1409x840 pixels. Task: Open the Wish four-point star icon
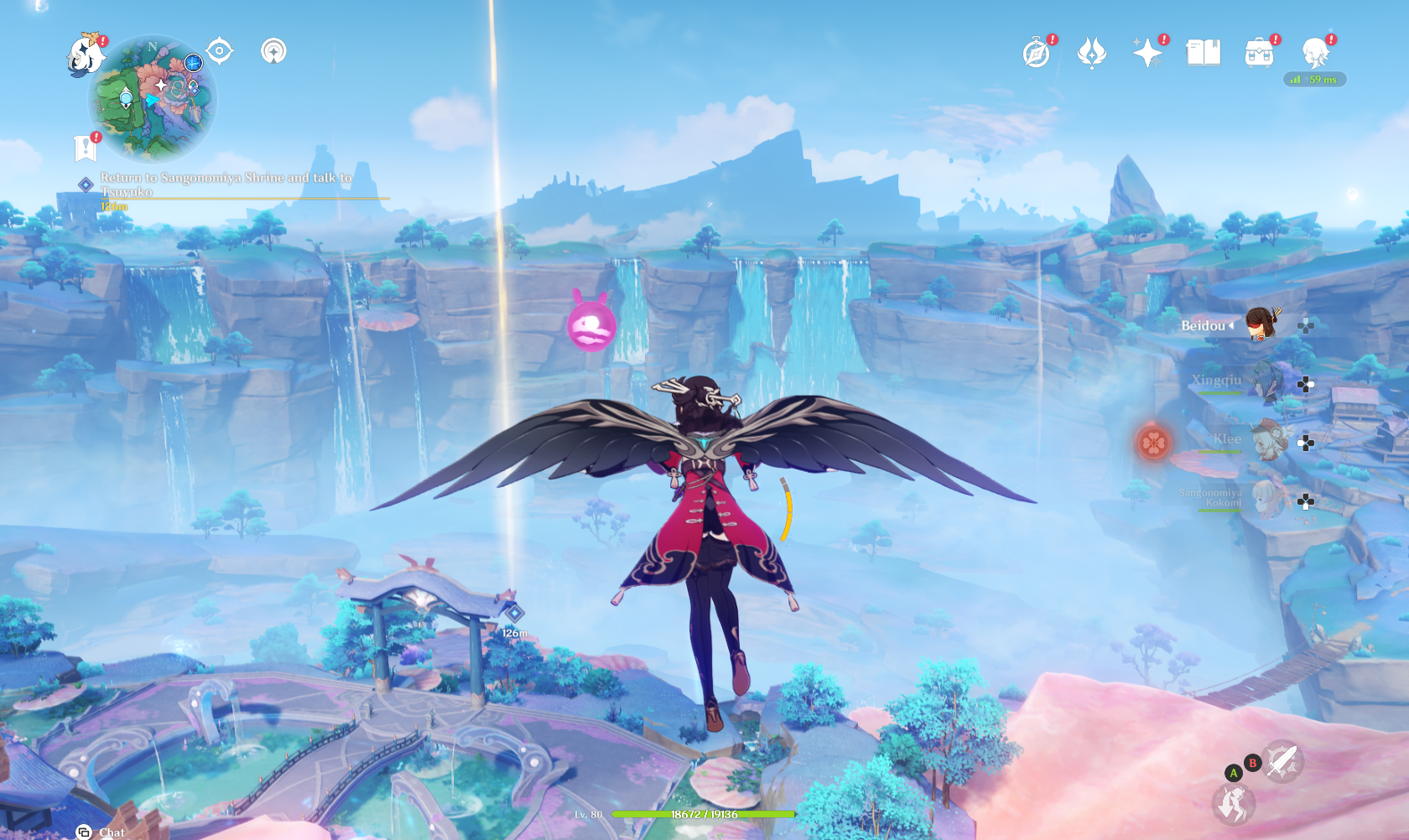1147,53
